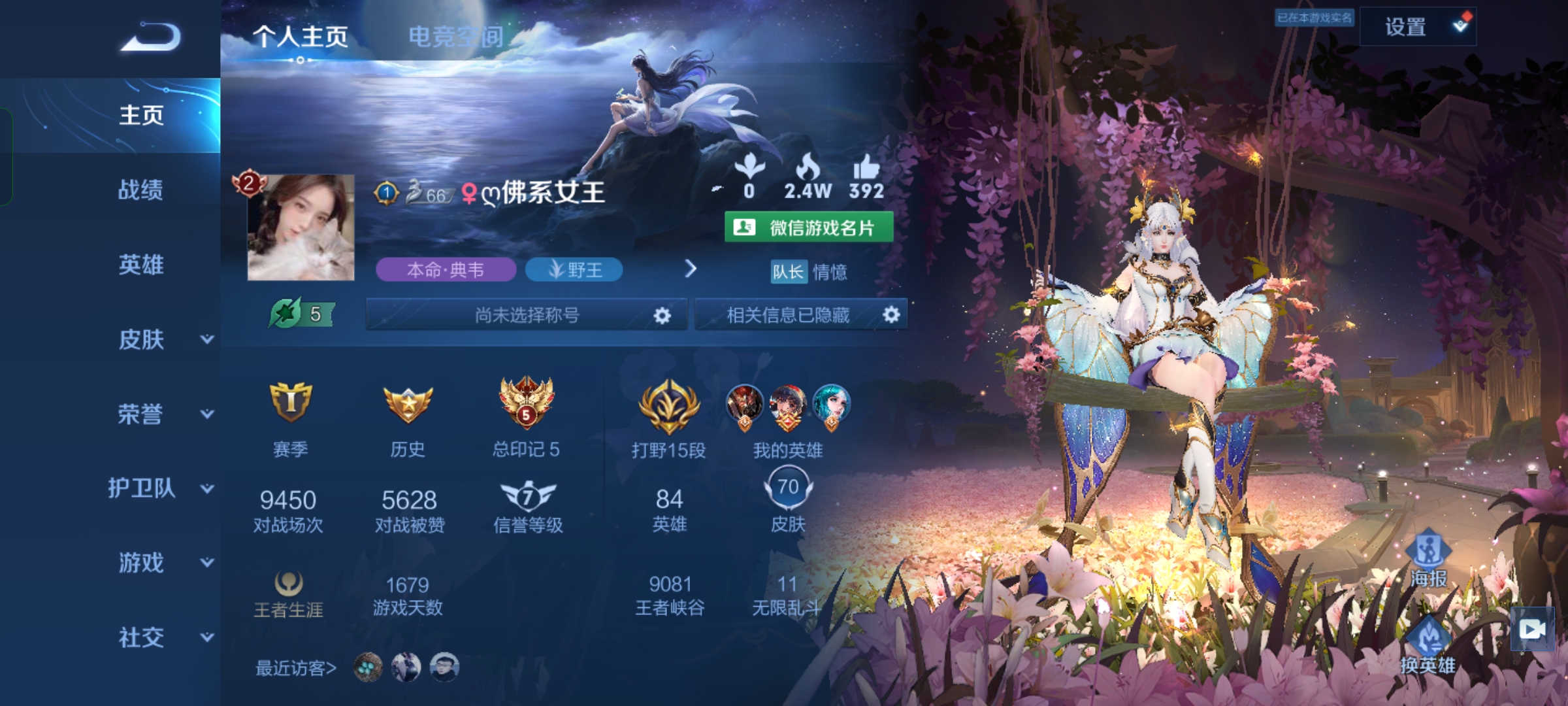Click the player avatar portrait
The image size is (1568, 706).
(301, 227)
